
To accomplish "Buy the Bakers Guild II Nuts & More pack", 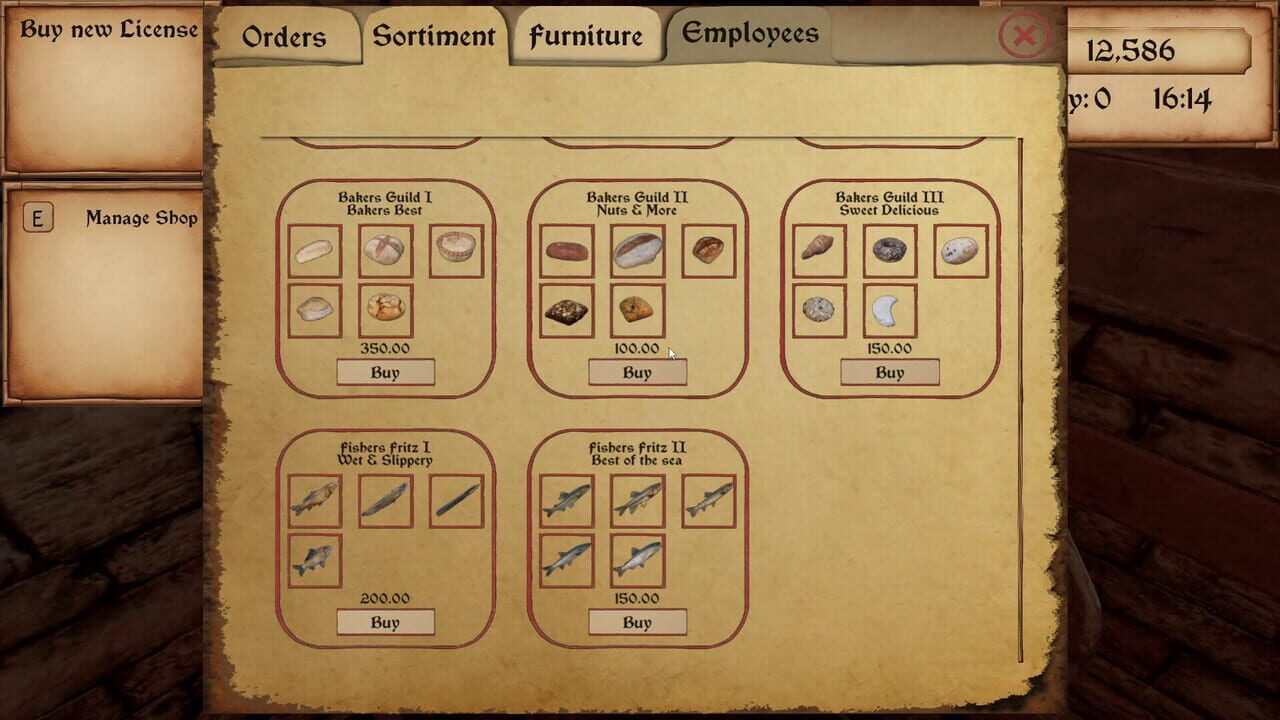I will tap(637, 371).
